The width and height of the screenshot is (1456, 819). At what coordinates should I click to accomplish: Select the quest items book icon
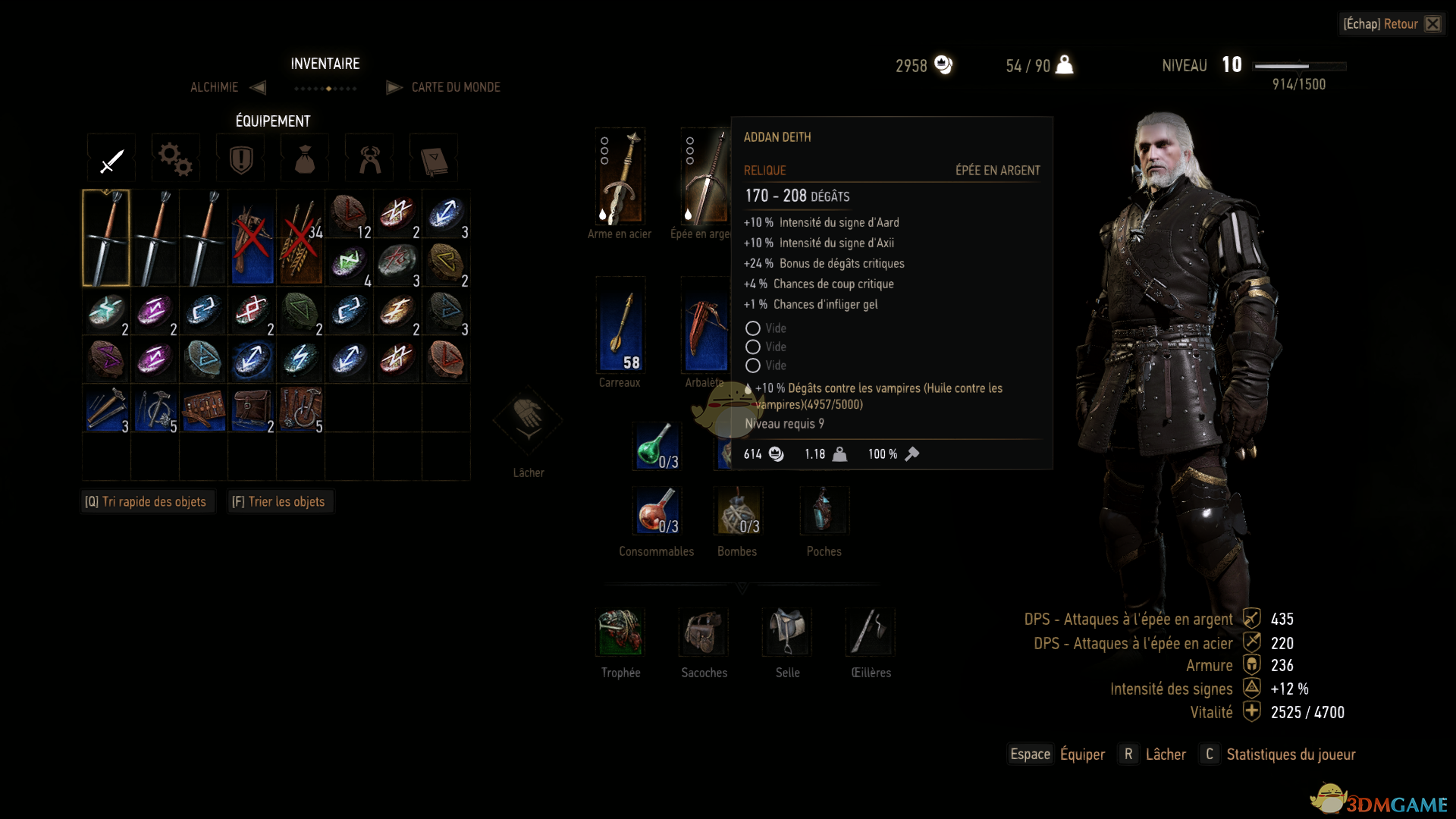pyautogui.click(x=433, y=158)
